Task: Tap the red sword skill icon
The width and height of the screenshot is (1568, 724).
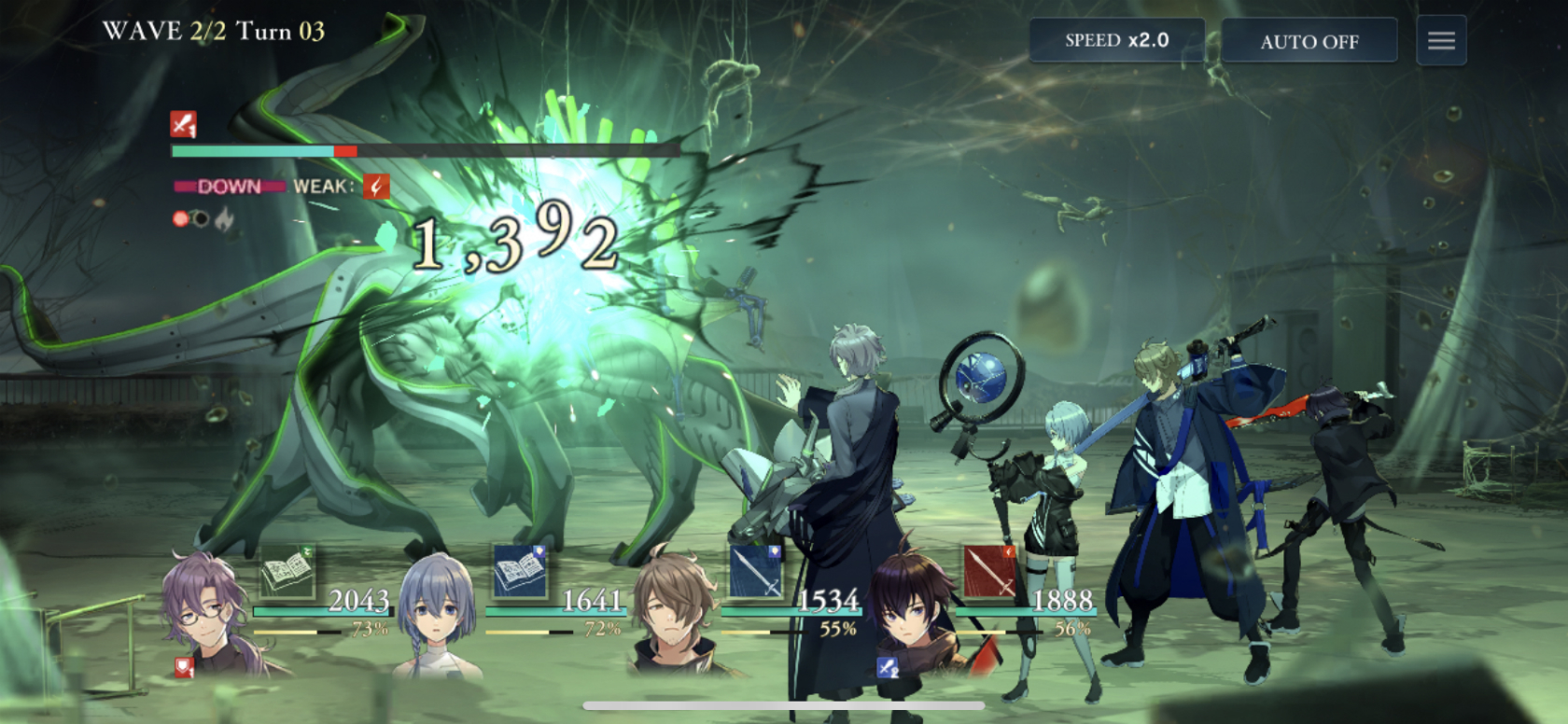Action: click(x=989, y=572)
